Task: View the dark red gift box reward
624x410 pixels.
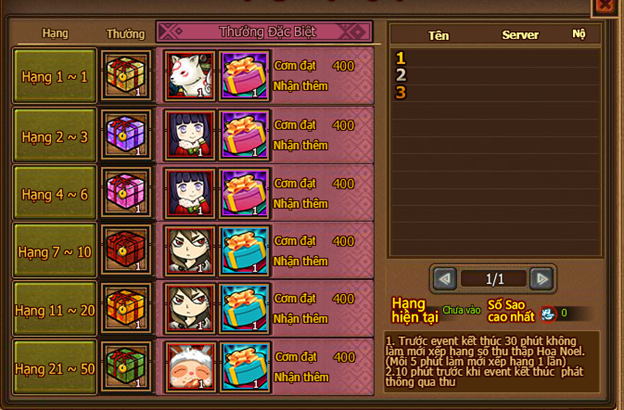Action: [127, 251]
